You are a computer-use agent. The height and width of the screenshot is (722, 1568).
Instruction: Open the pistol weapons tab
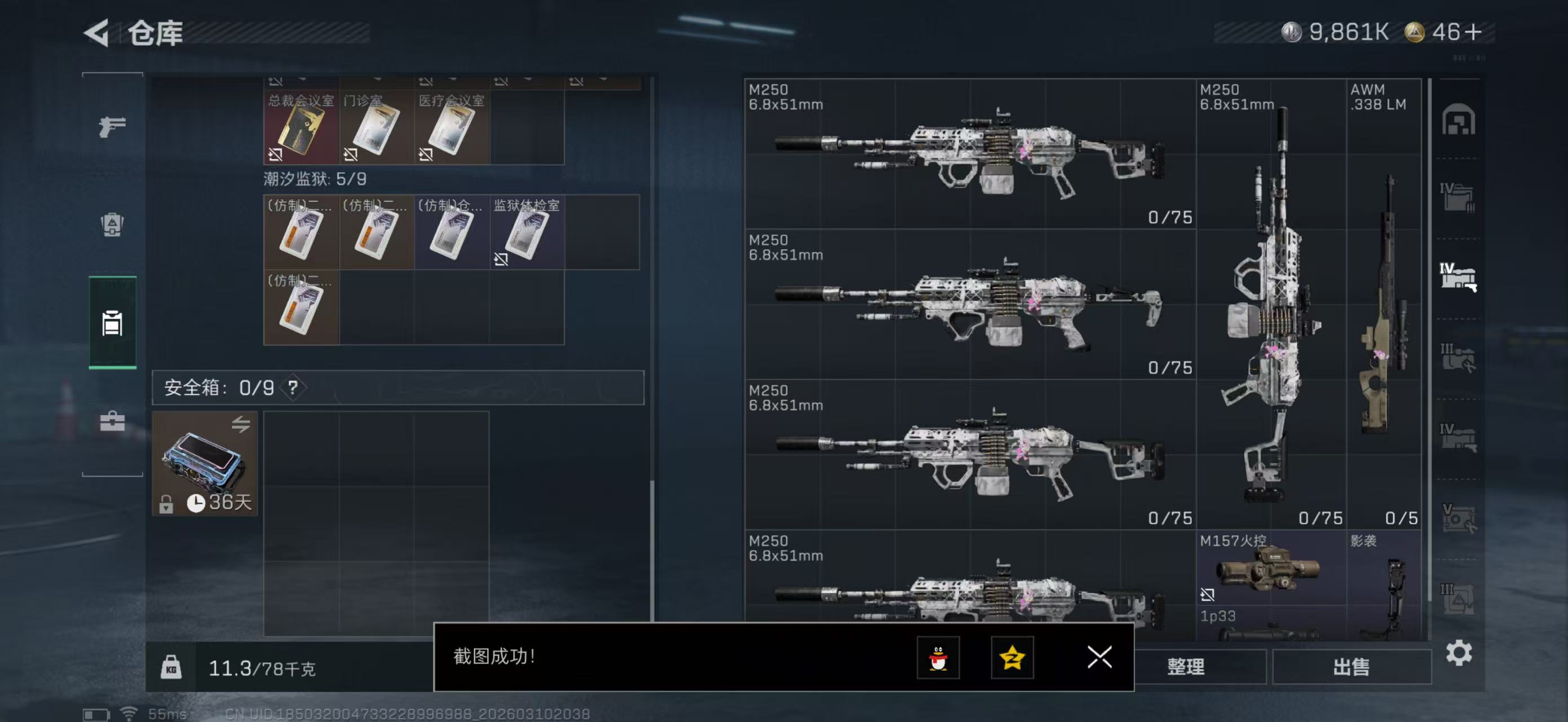pos(112,126)
